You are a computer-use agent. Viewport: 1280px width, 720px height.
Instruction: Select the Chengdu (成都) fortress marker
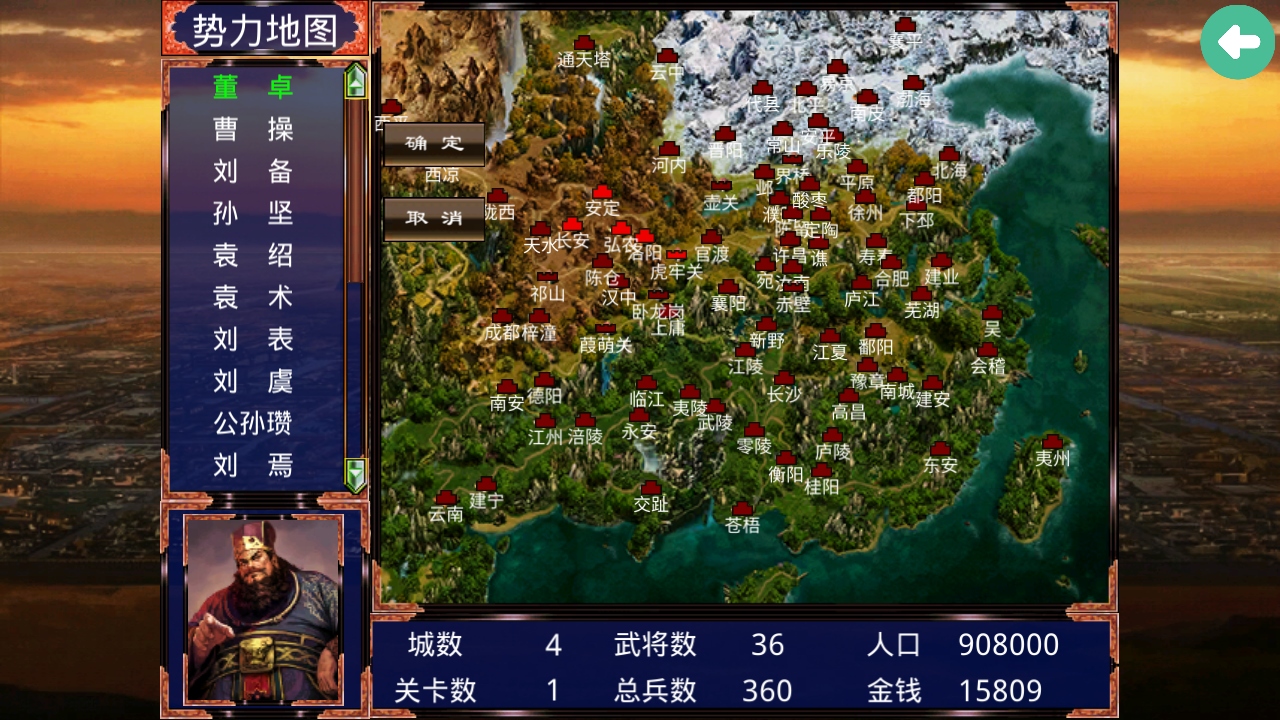pyautogui.click(x=502, y=316)
